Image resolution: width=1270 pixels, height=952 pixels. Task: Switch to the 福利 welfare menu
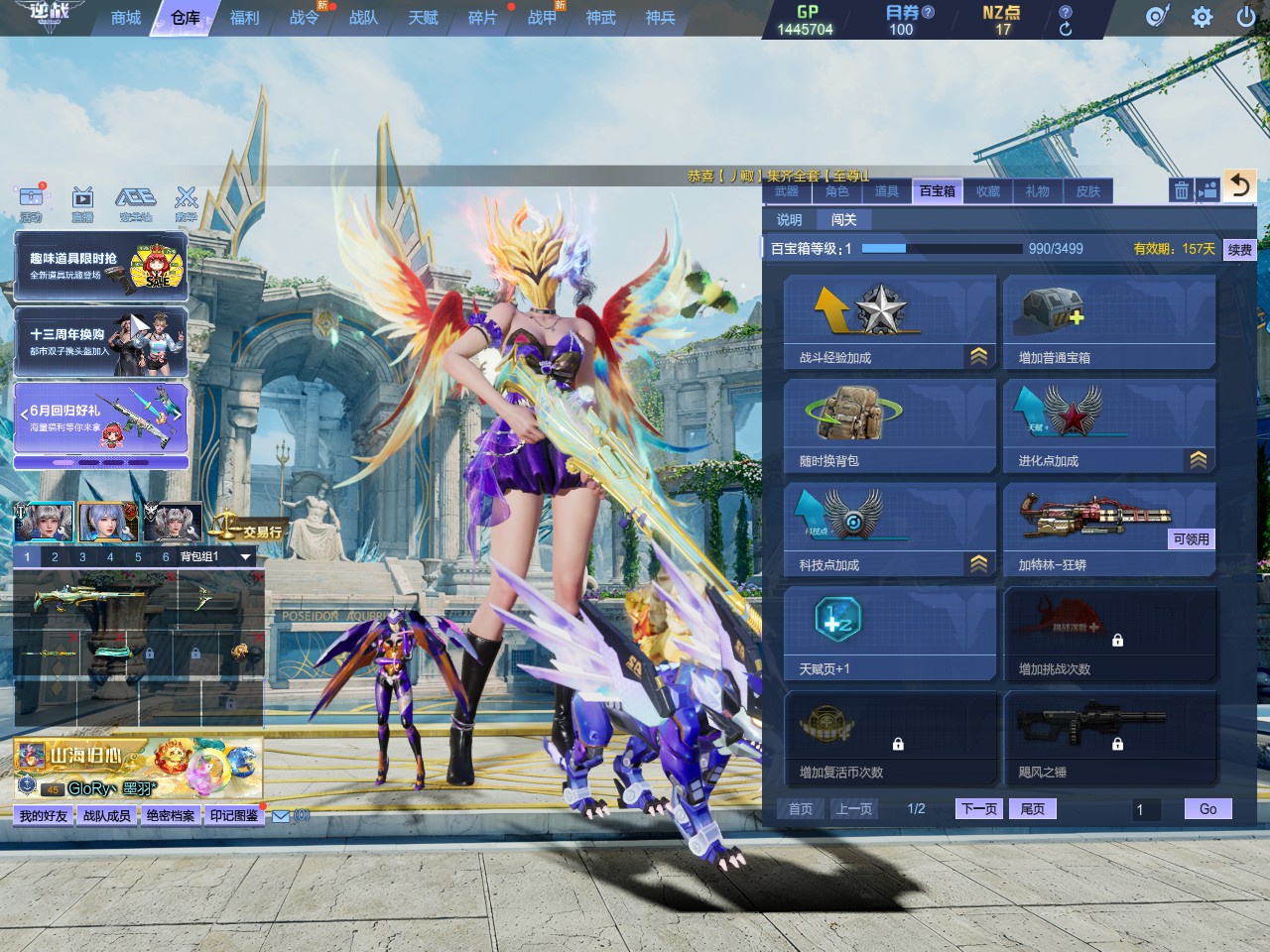click(244, 18)
